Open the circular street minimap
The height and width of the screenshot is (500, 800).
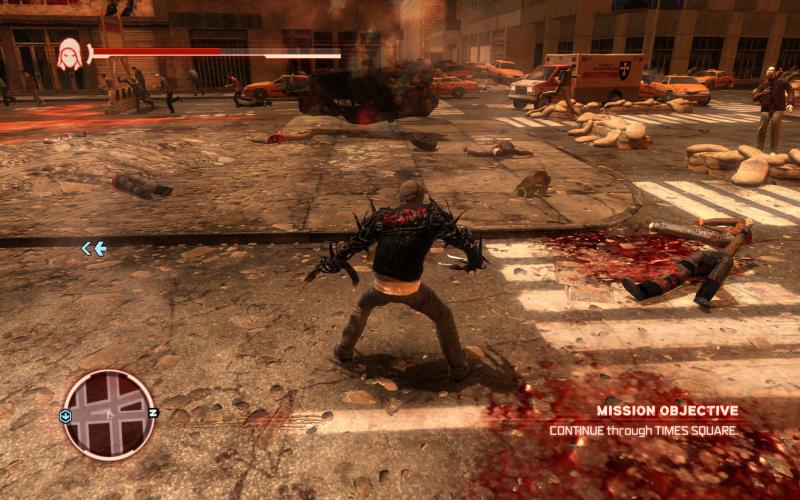click(x=109, y=414)
